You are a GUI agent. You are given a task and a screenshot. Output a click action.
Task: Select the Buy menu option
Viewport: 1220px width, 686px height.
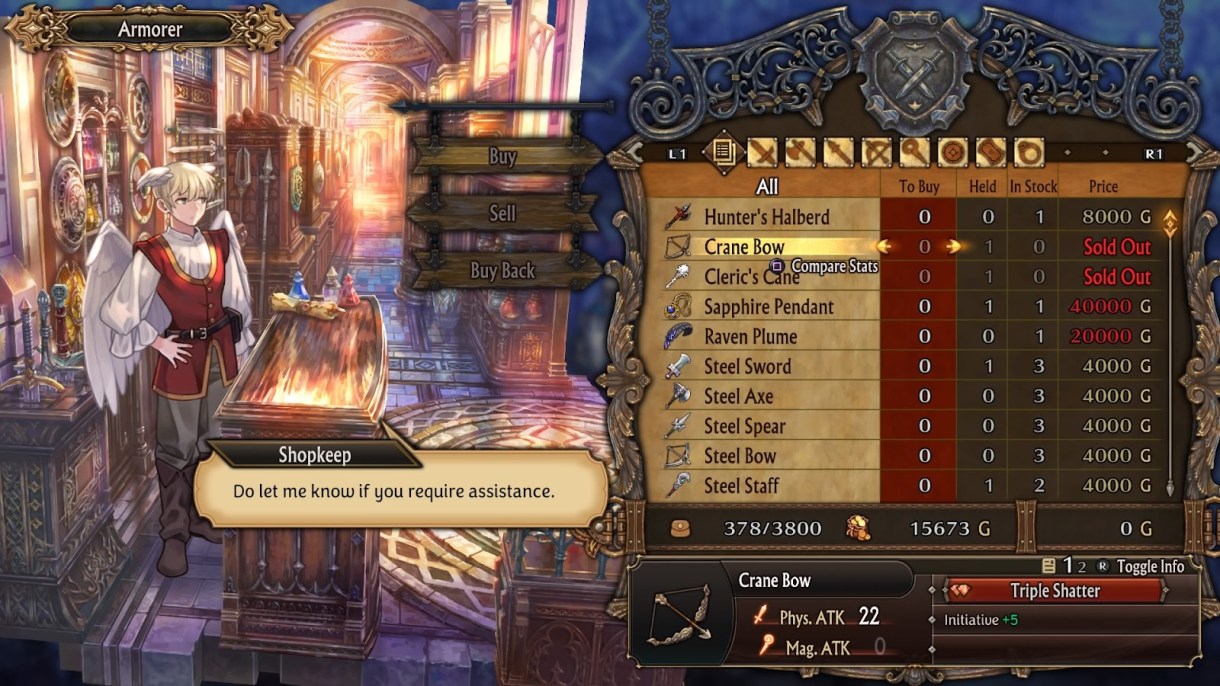click(x=503, y=156)
